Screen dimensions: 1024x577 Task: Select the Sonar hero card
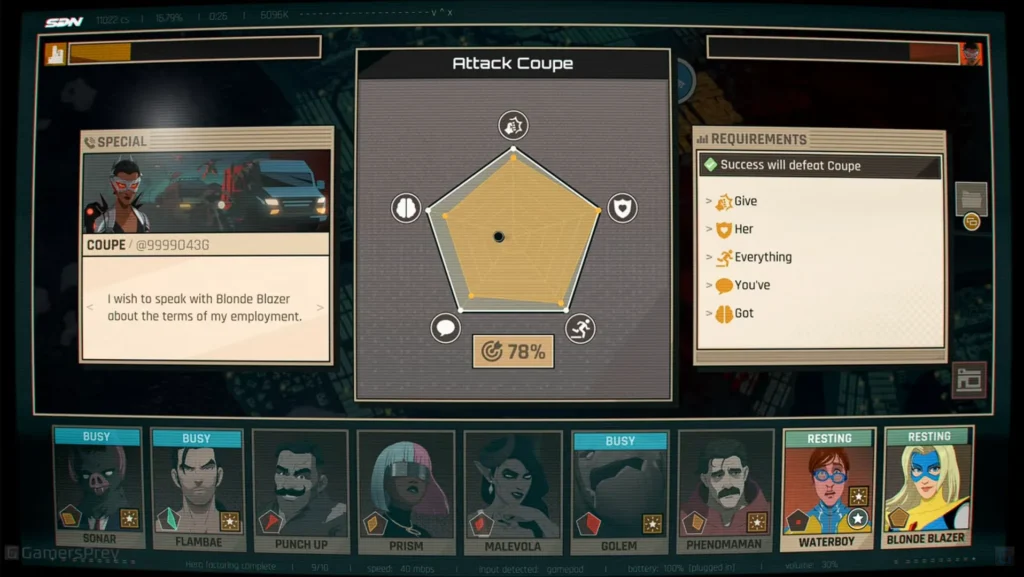click(98, 490)
